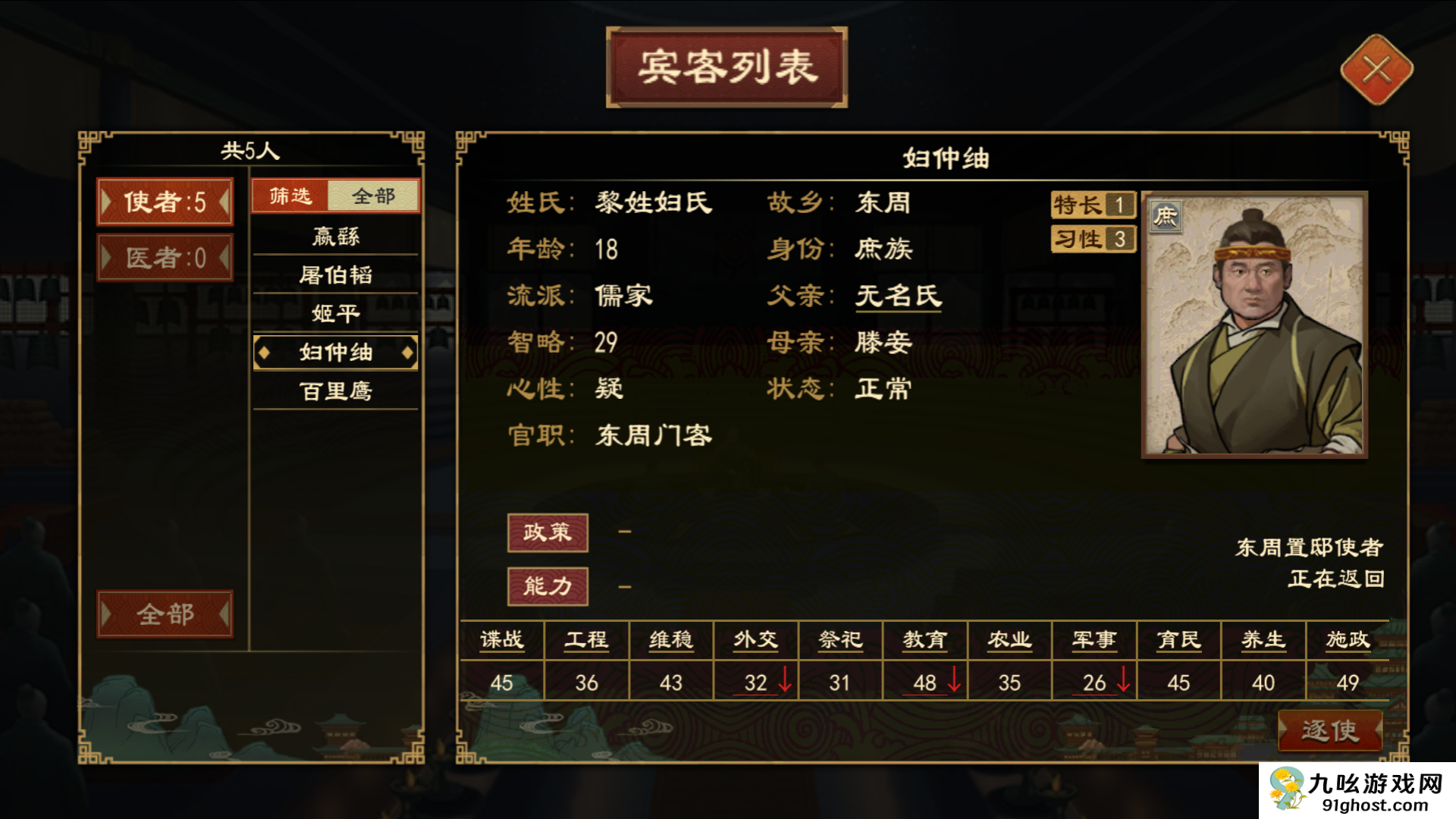Viewport: 1456px width, 819px height.
Task: Expand the 能力 ability details
Action: (x=548, y=585)
